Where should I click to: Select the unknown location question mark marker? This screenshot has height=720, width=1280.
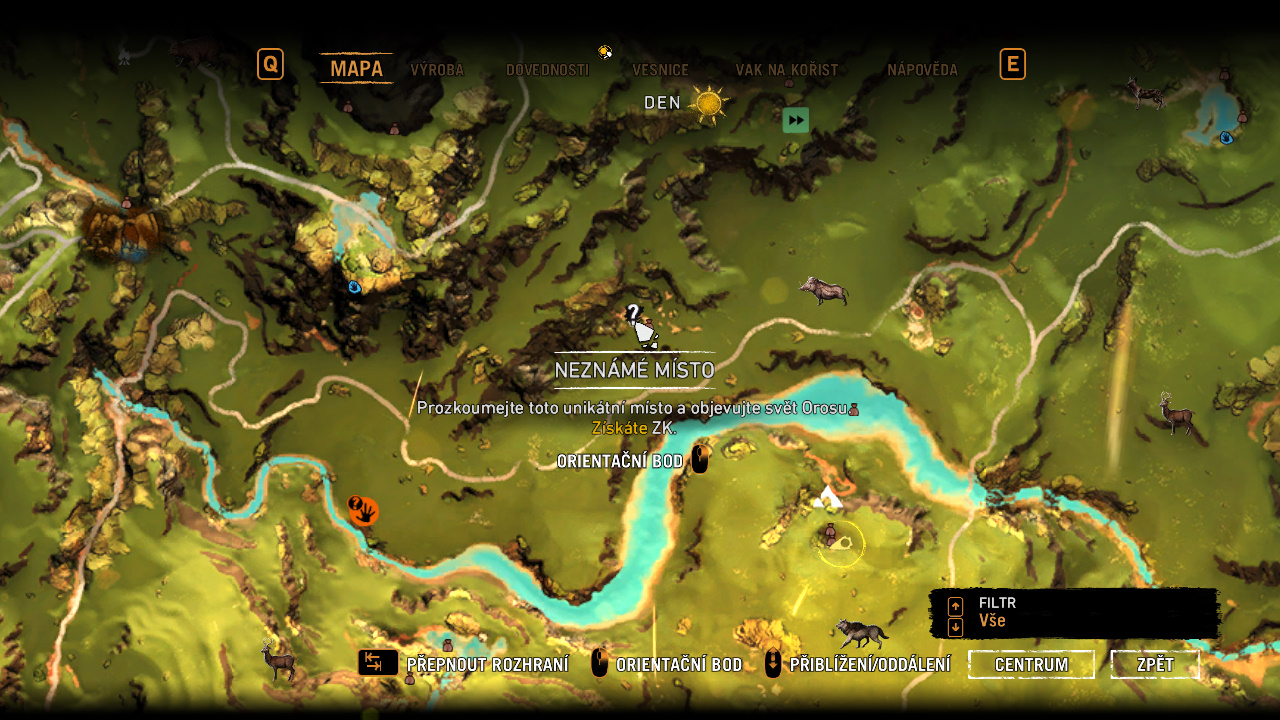pos(638,324)
